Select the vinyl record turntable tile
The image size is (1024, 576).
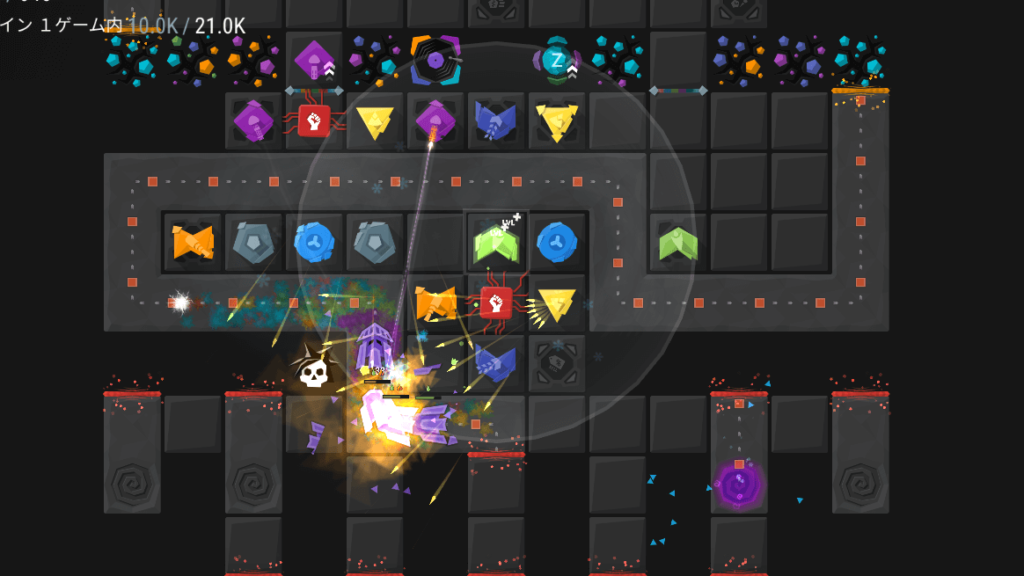(435, 60)
